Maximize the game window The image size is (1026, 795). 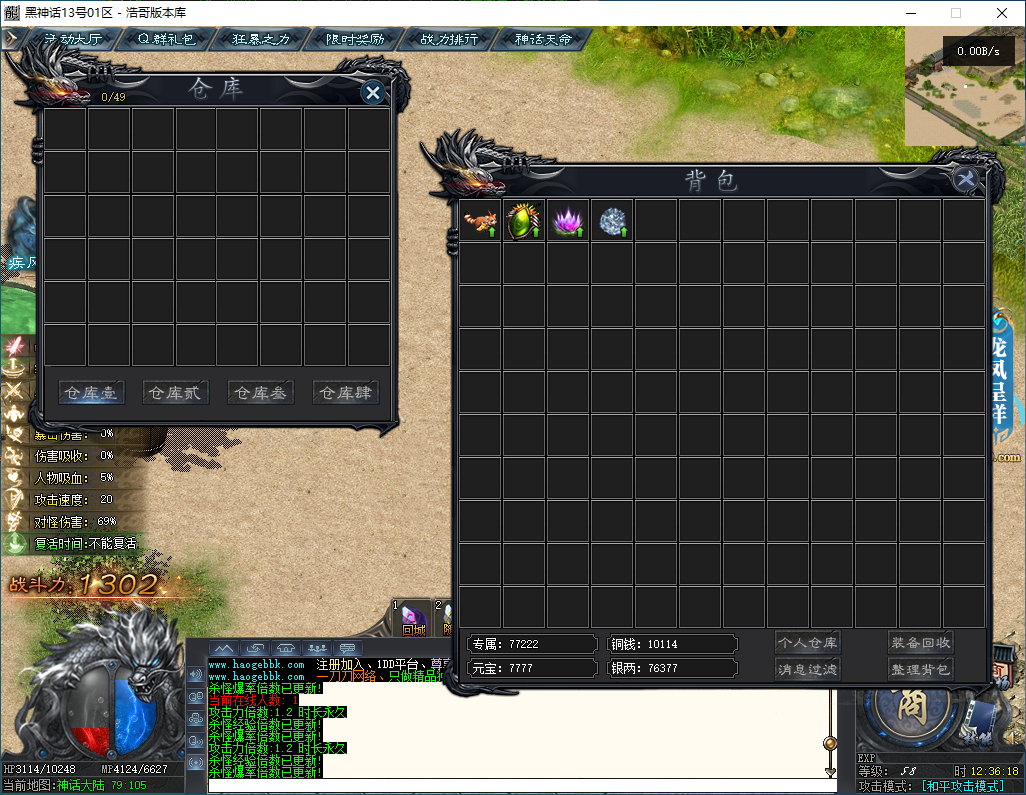tap(955, 13)
